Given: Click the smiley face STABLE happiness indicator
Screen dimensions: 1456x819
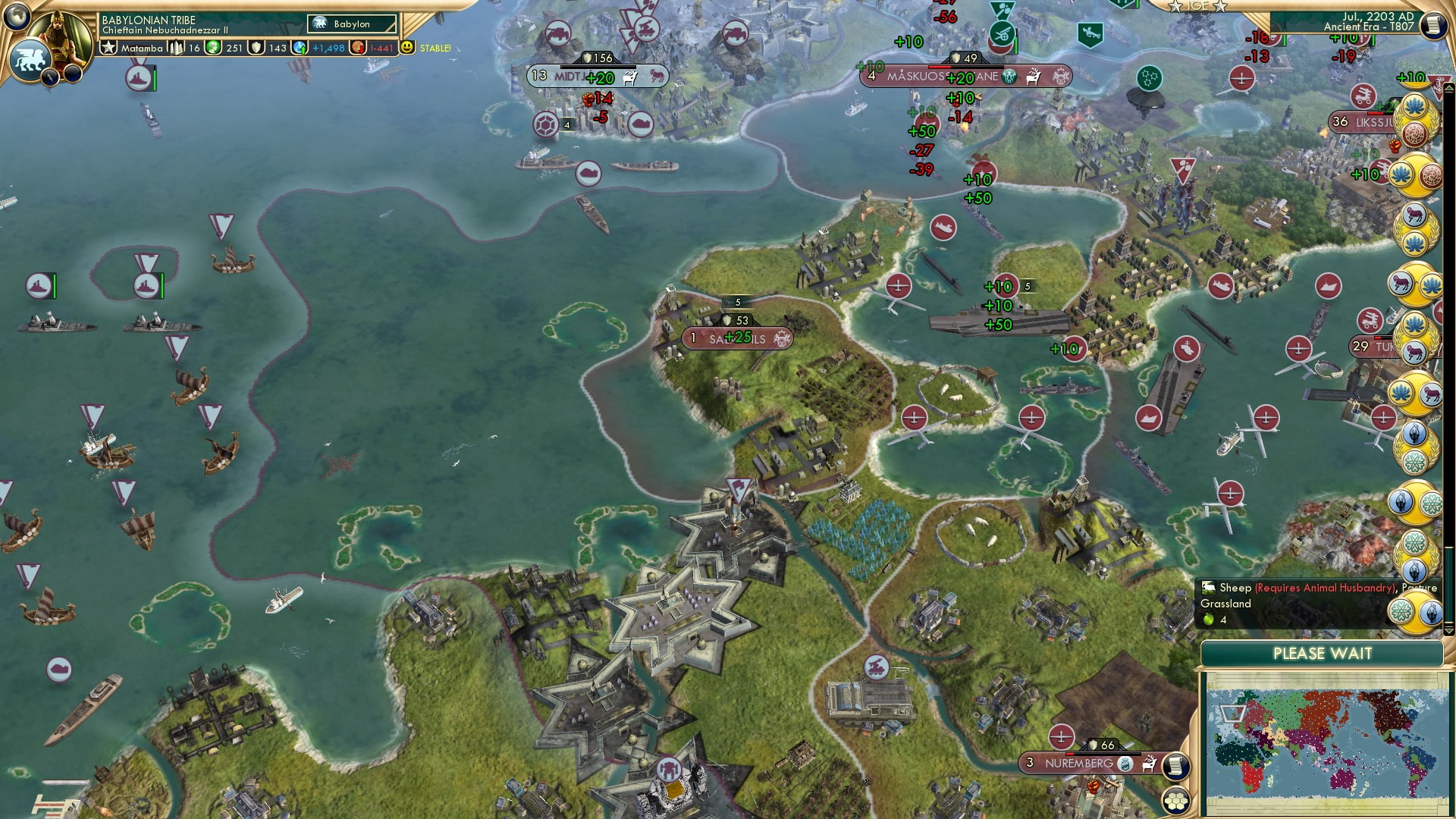Looking at the screenshot, I should [408, 46].
